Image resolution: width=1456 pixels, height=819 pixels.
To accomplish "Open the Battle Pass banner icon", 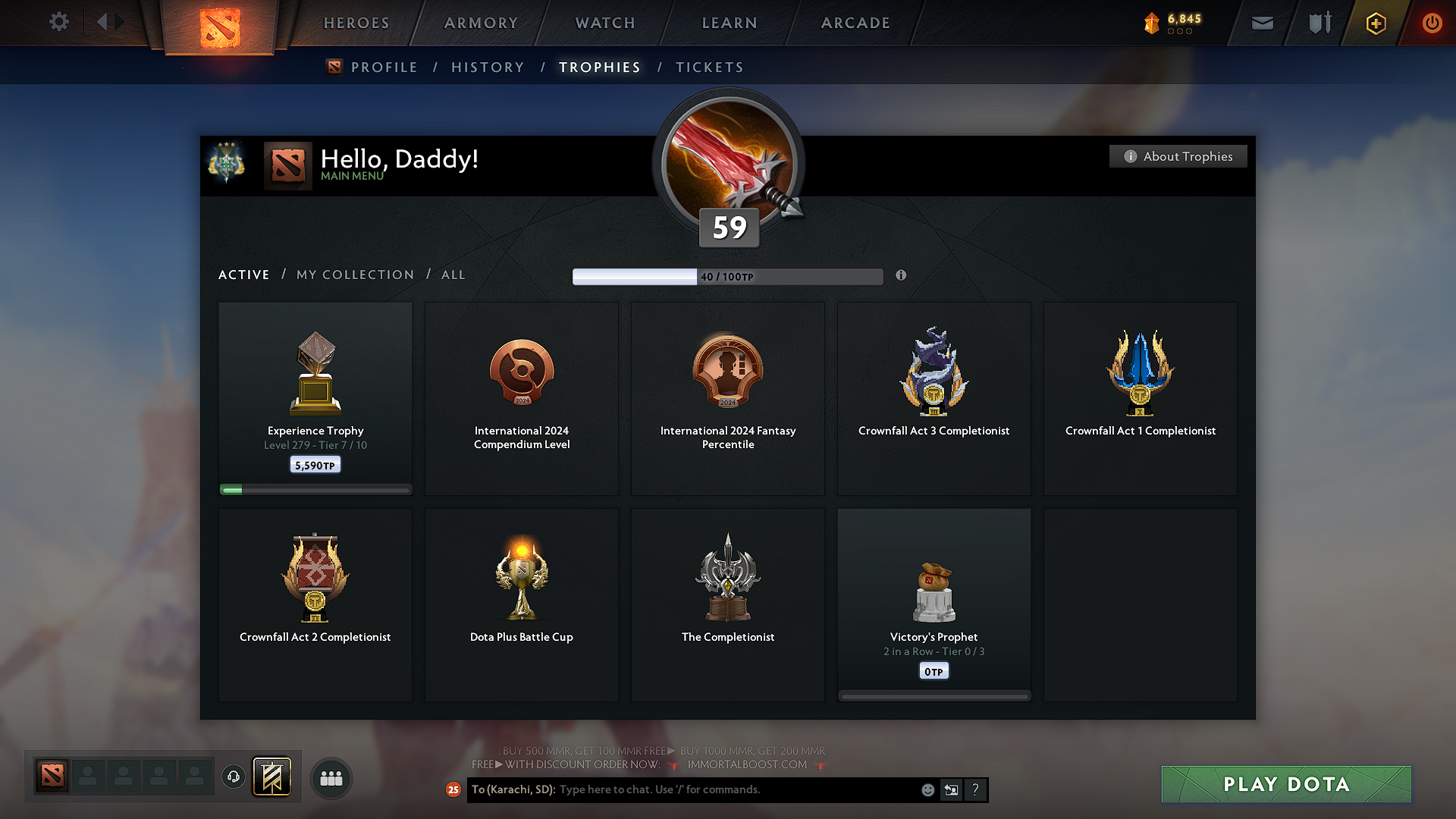I will 272,777.
